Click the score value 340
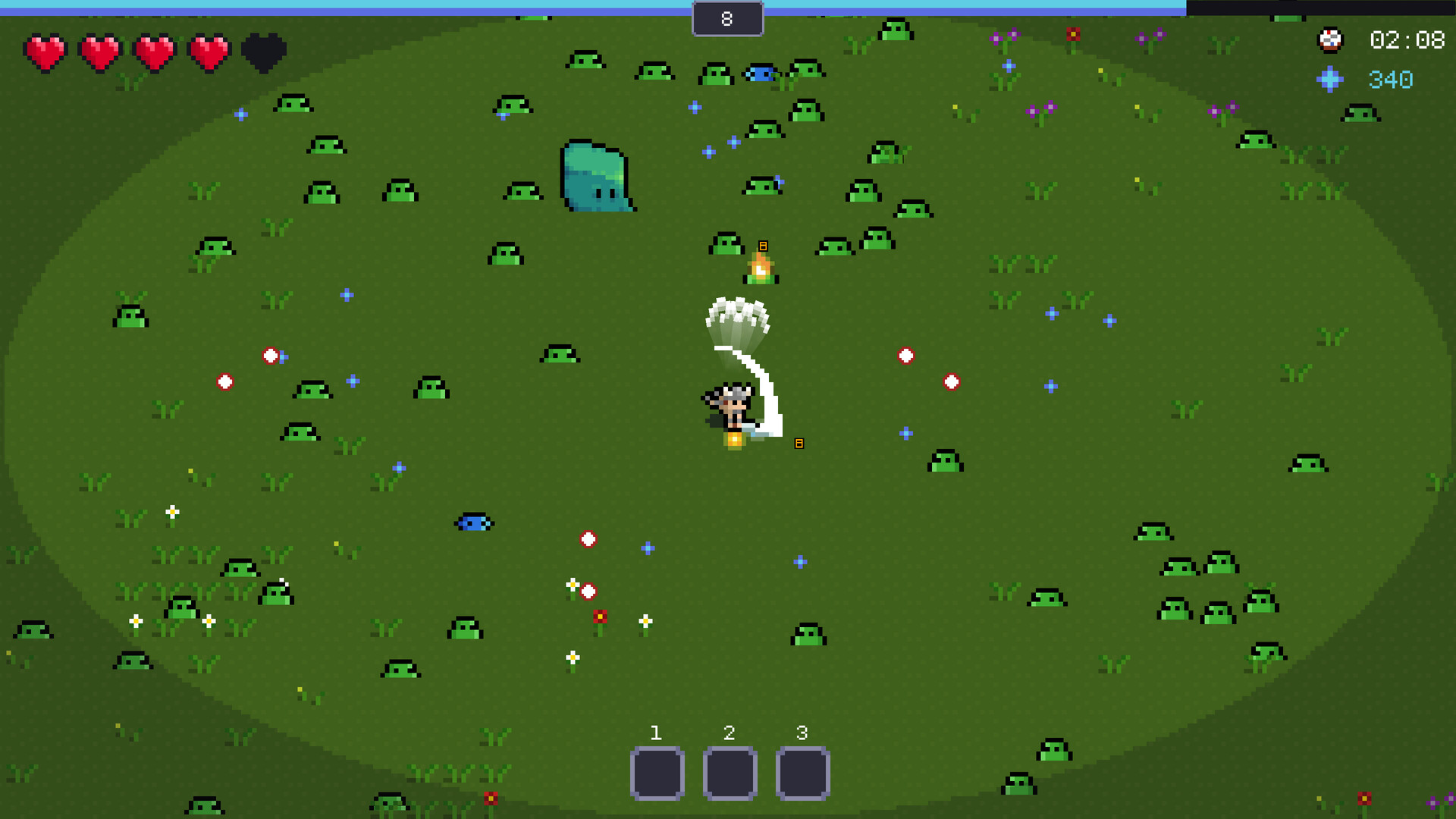Viewport: 1456px width, 819px height. click(x=1389, y=78)
